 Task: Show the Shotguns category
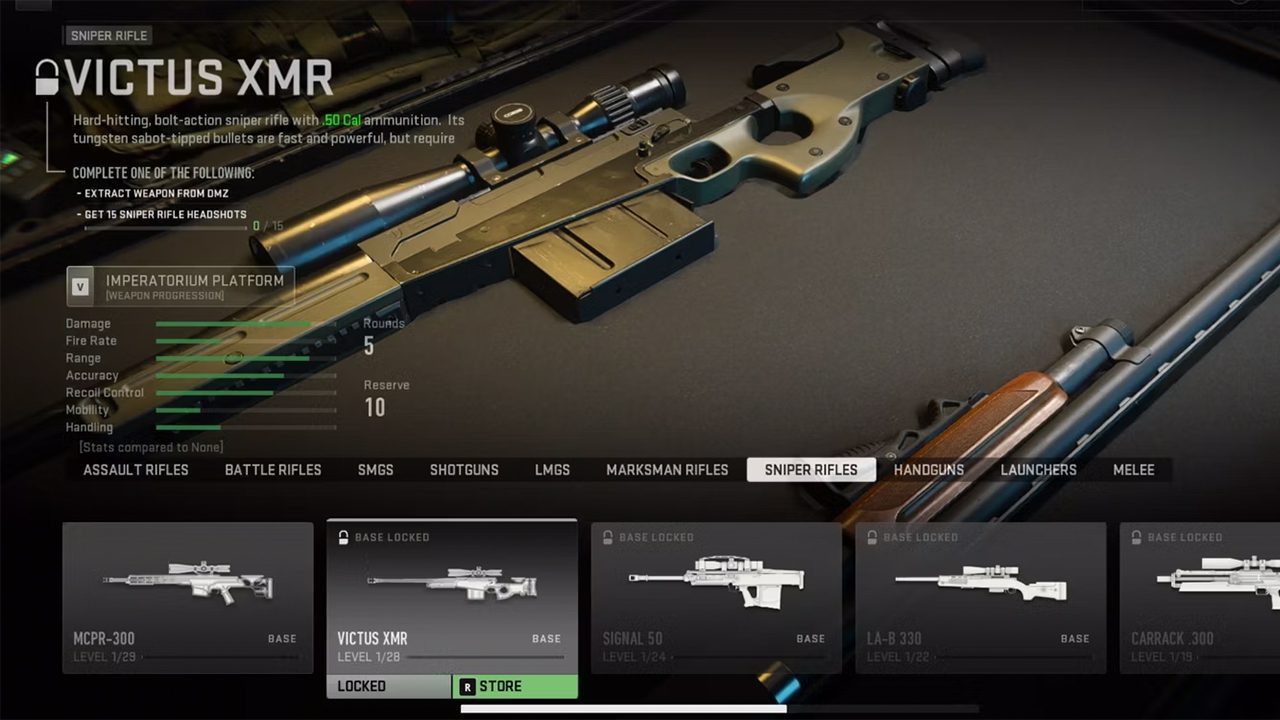(x=464, y=470)
